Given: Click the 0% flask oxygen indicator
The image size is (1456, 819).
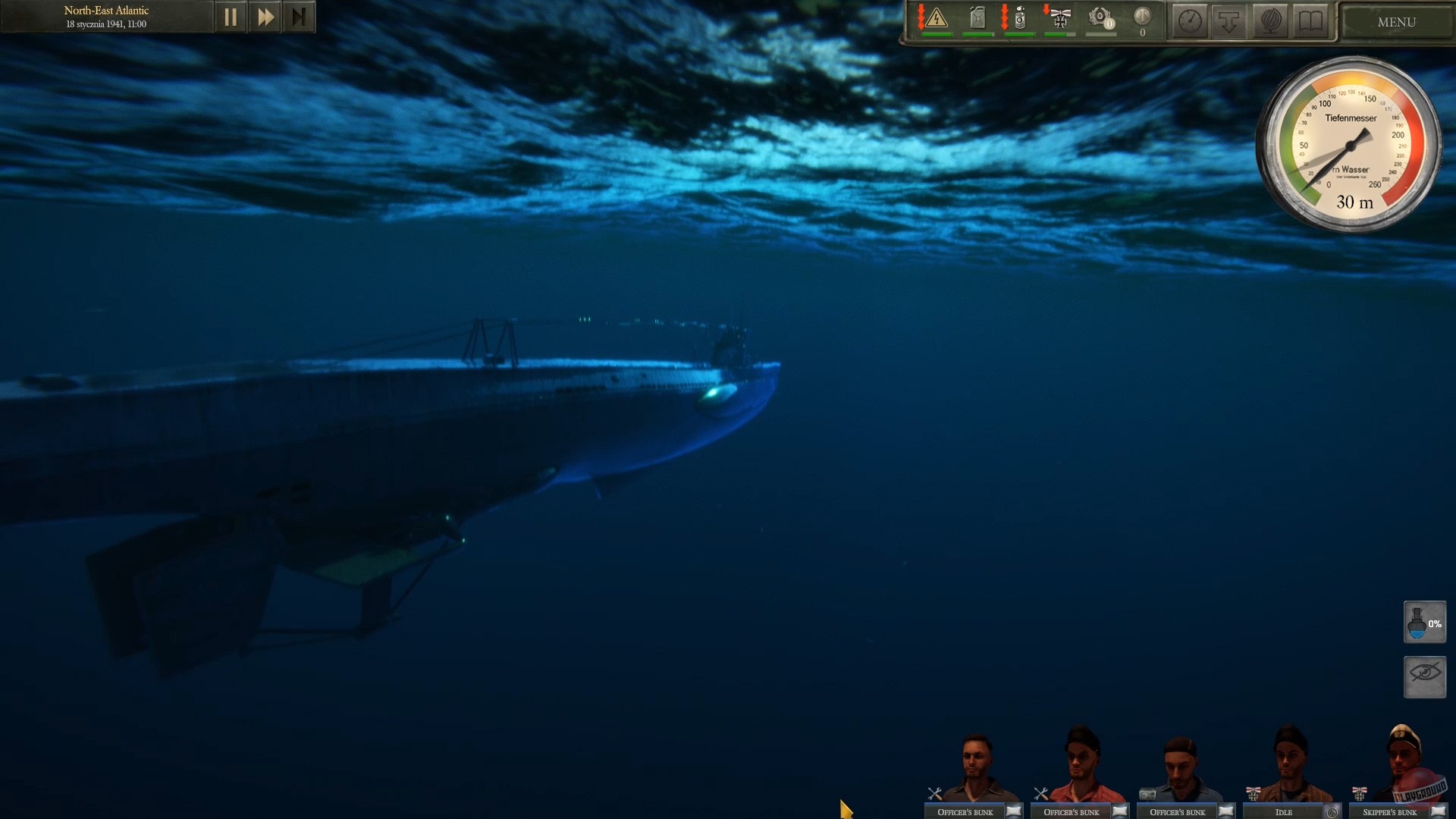Looking at the screenshot, I should pyautogui.click(x=1425, y=622).
